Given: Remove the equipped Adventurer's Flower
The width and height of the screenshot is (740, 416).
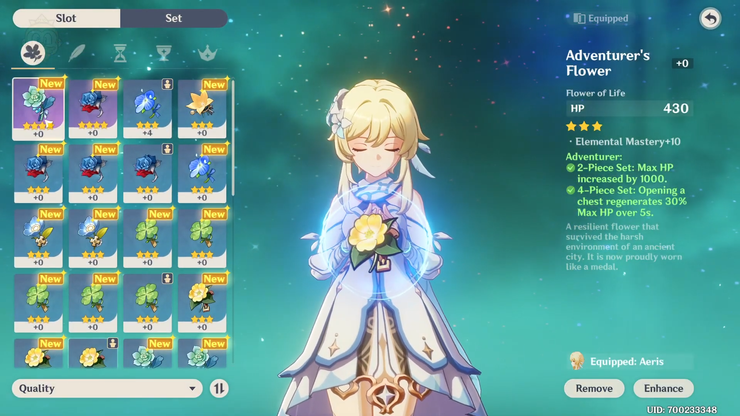Looking at the screenshot, I should click(x=594, y=388).
